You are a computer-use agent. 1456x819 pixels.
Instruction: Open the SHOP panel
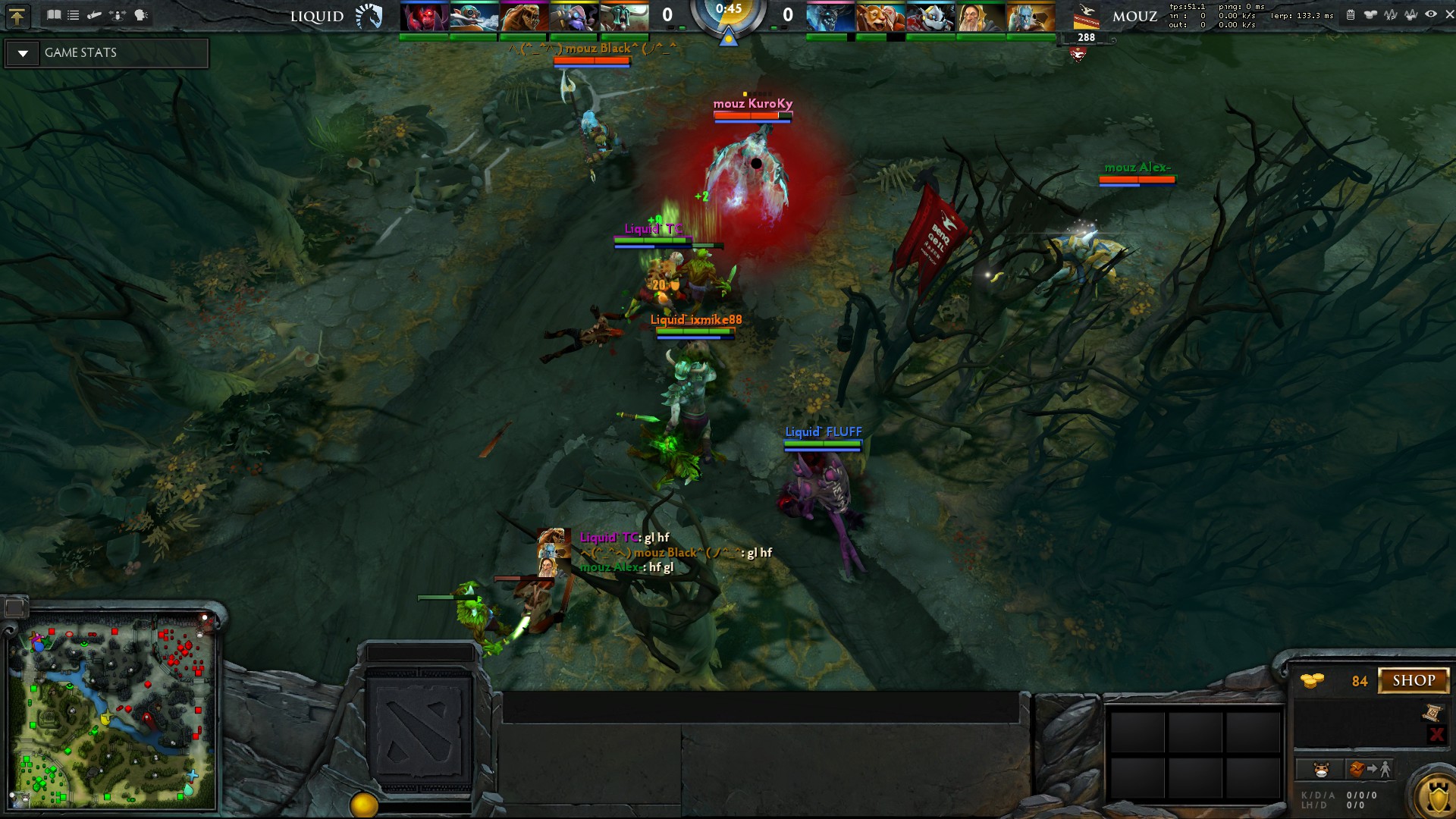pos(1414,680)
